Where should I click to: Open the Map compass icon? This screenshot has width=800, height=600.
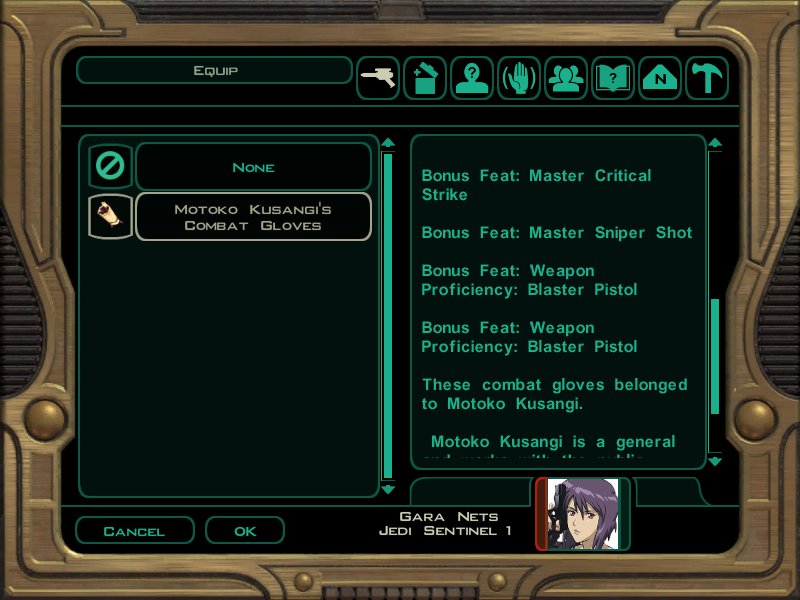660,79
